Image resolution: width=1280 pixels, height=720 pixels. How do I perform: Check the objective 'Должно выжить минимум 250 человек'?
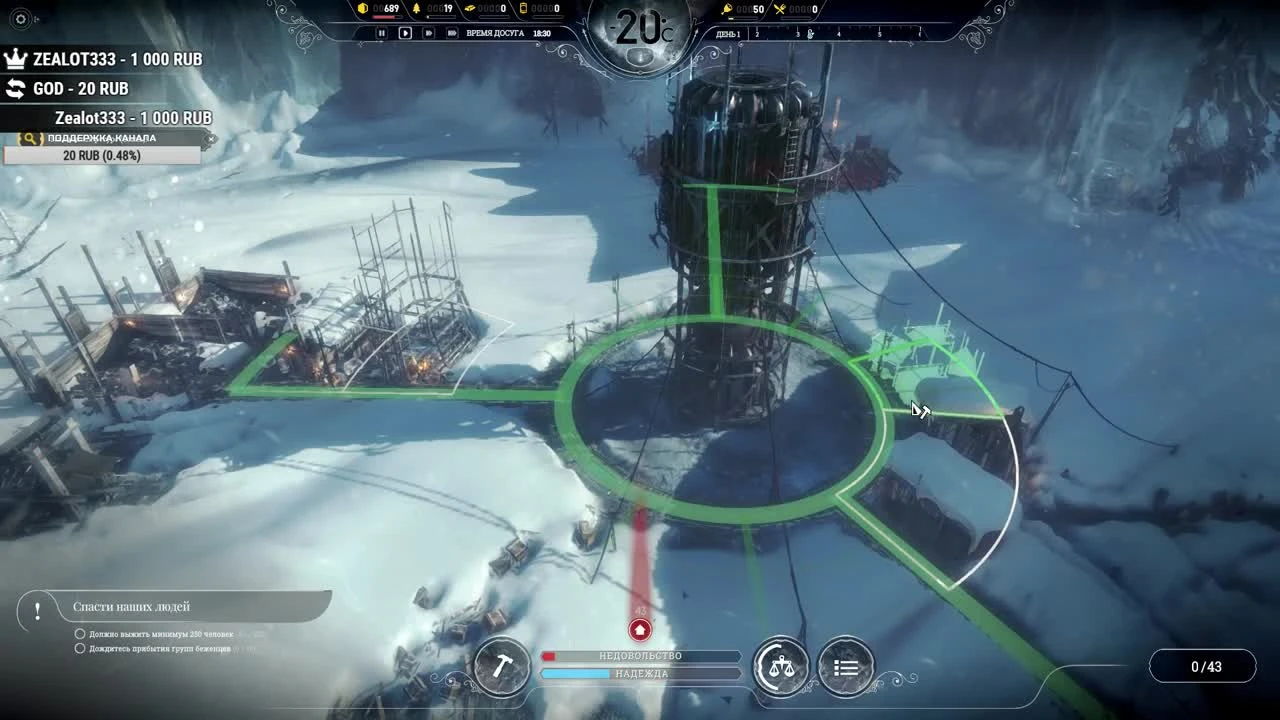tap(80, 632)
